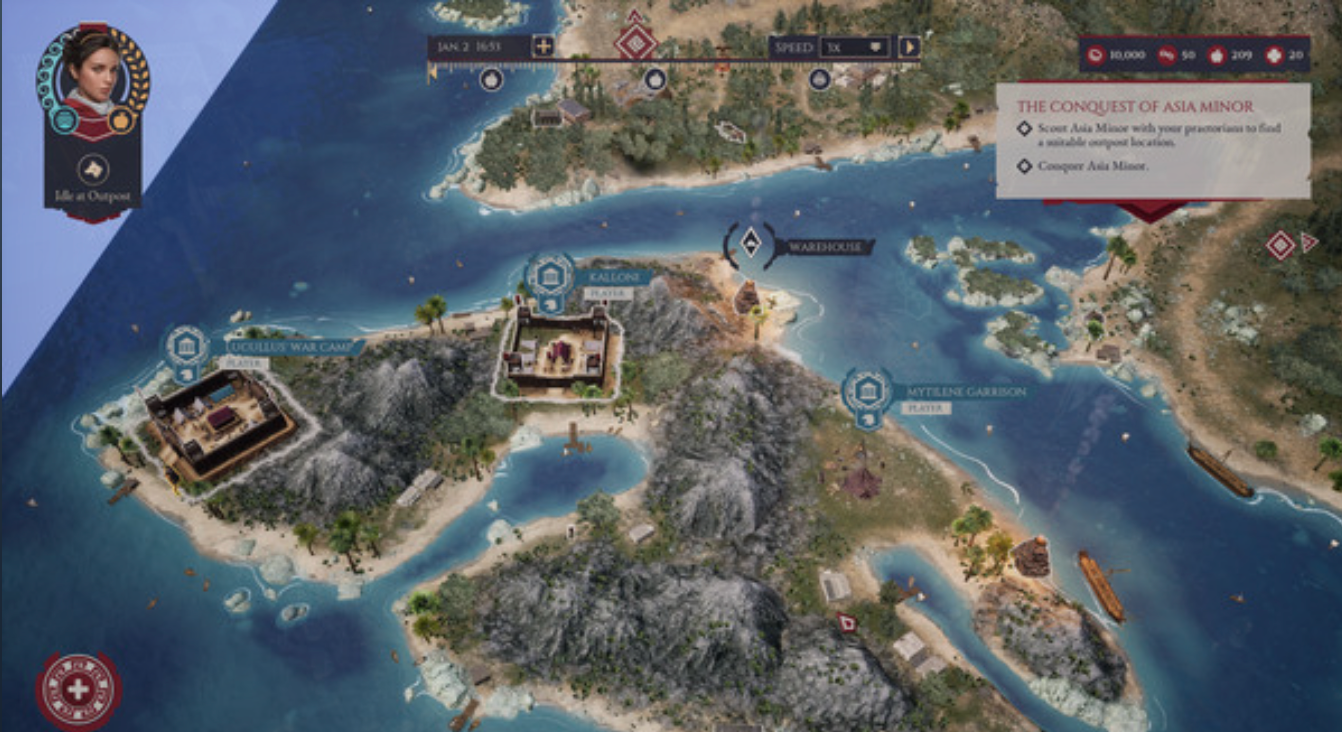The width and height of the screenshot is (1342, 732).
Task: Open the game speed dropdown
Action: (x=855, y=47)
